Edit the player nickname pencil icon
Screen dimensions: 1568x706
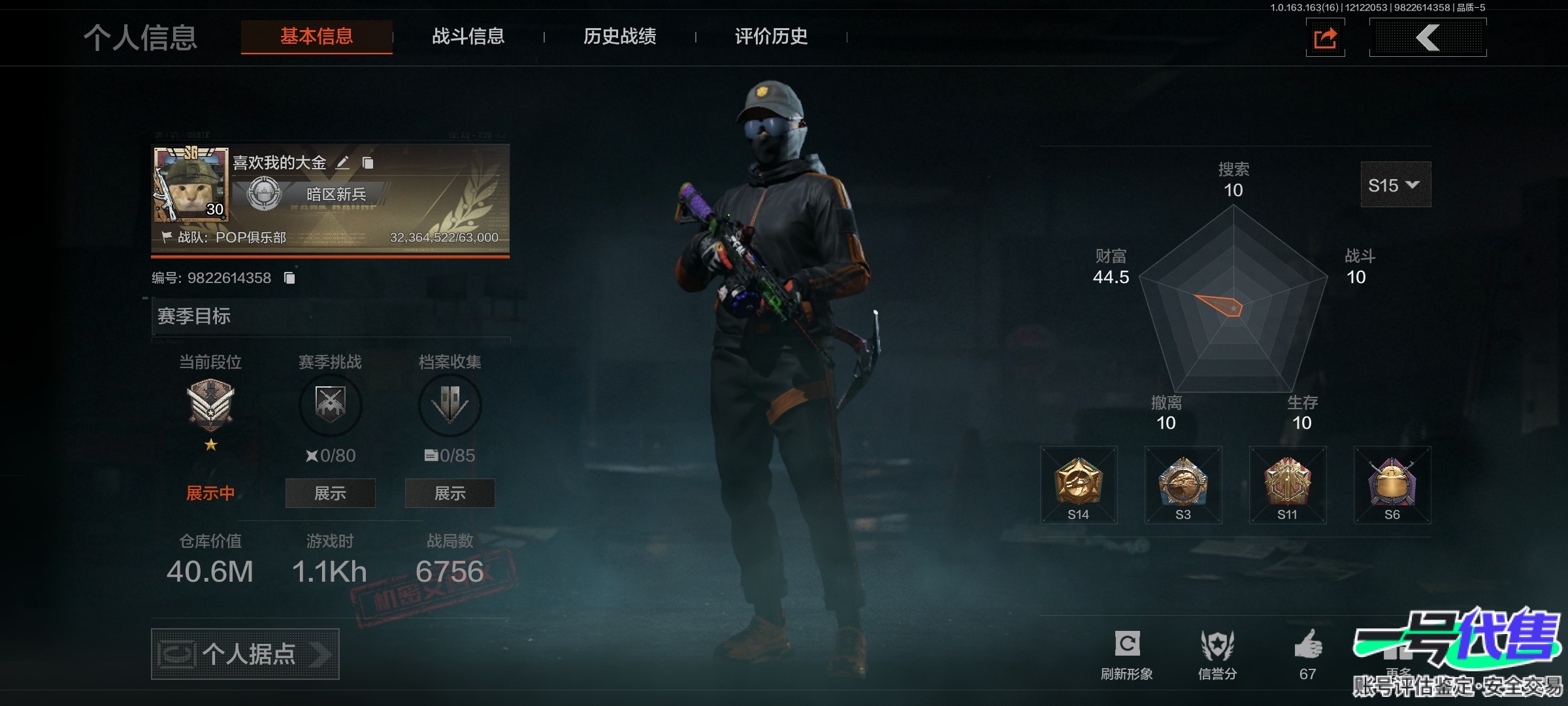tap(342, 163)
